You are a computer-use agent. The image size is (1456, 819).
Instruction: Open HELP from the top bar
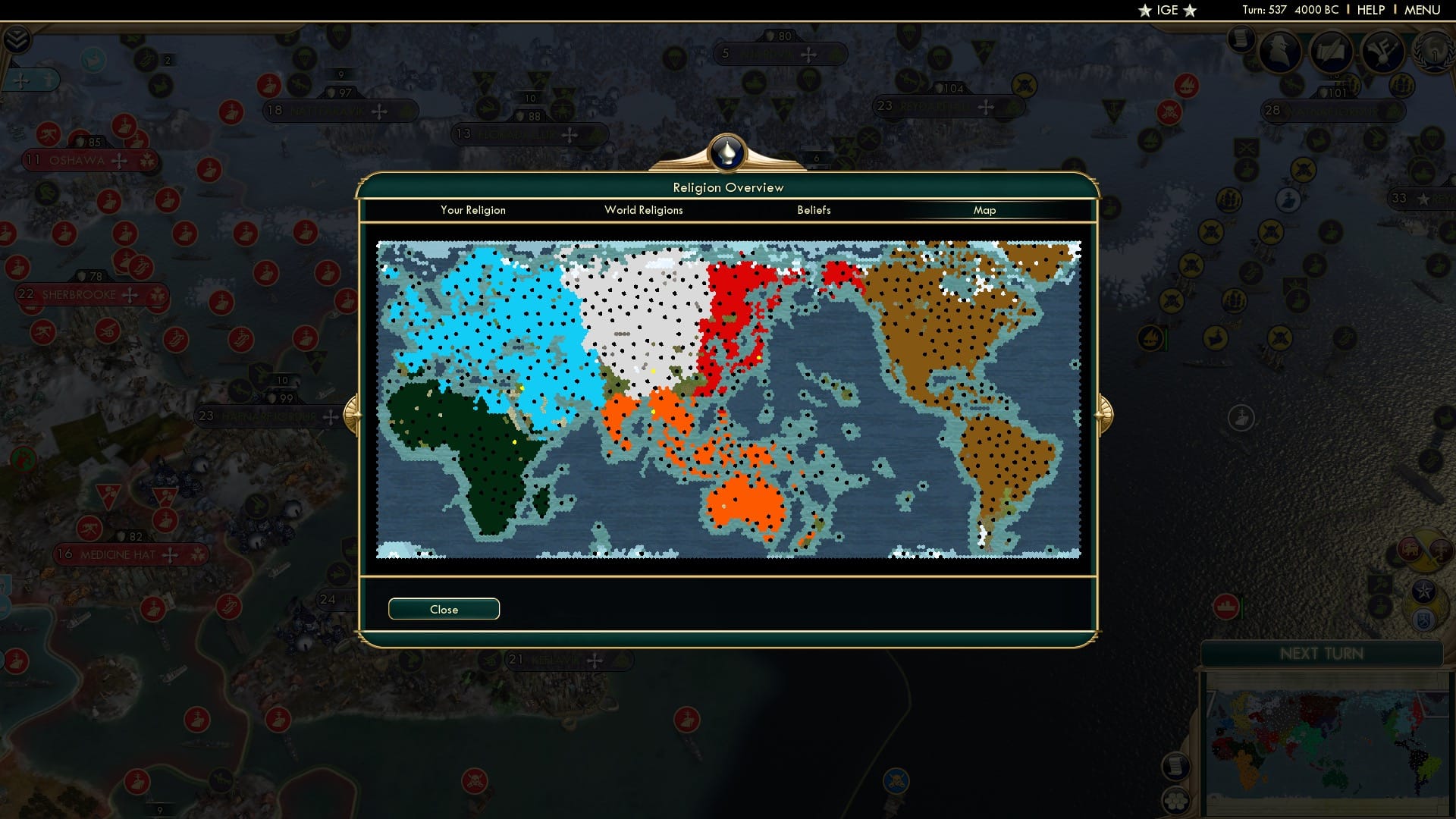coord(1370,10)
